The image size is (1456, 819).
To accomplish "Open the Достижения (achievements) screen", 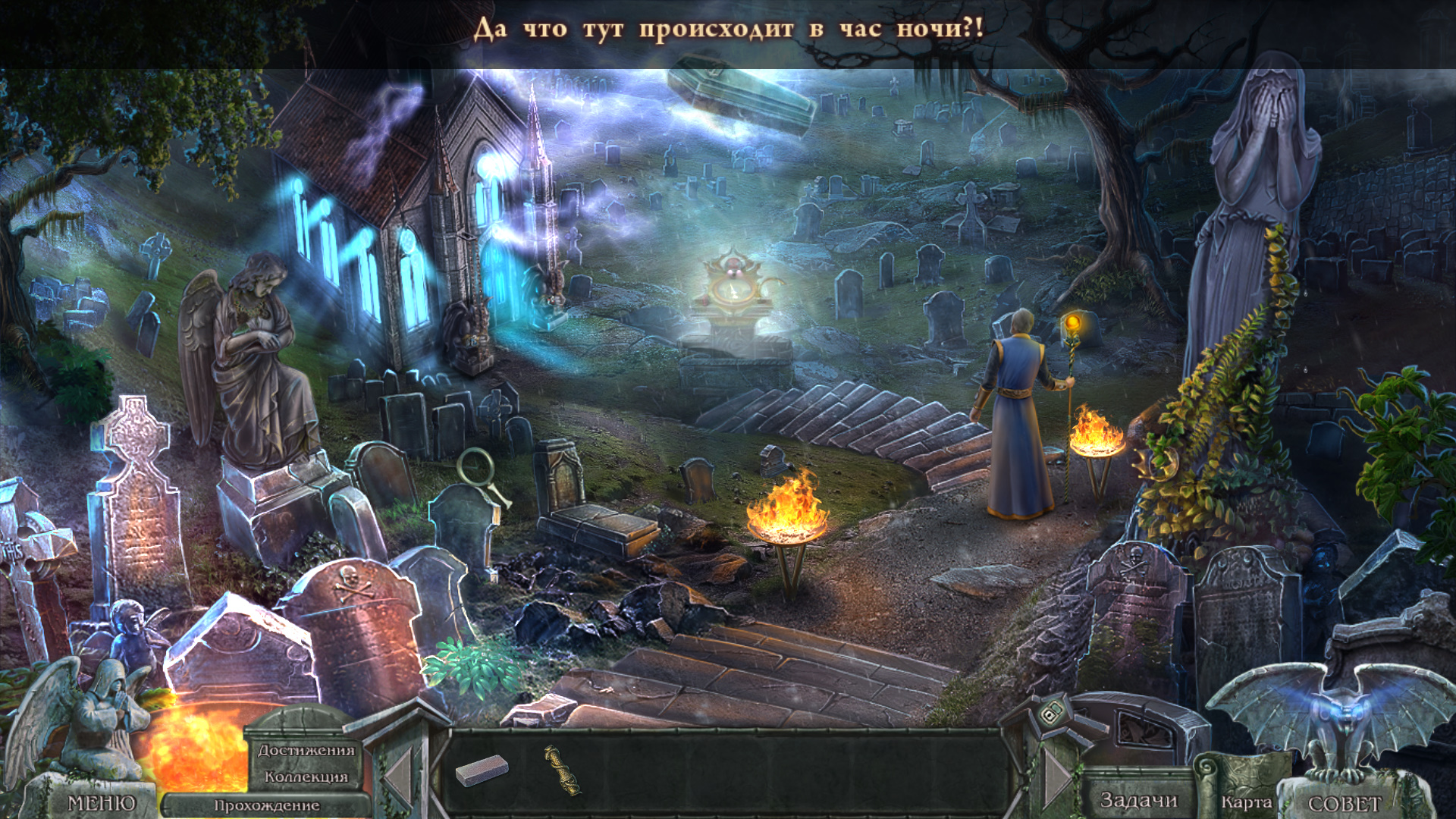I will pos(306,750).
